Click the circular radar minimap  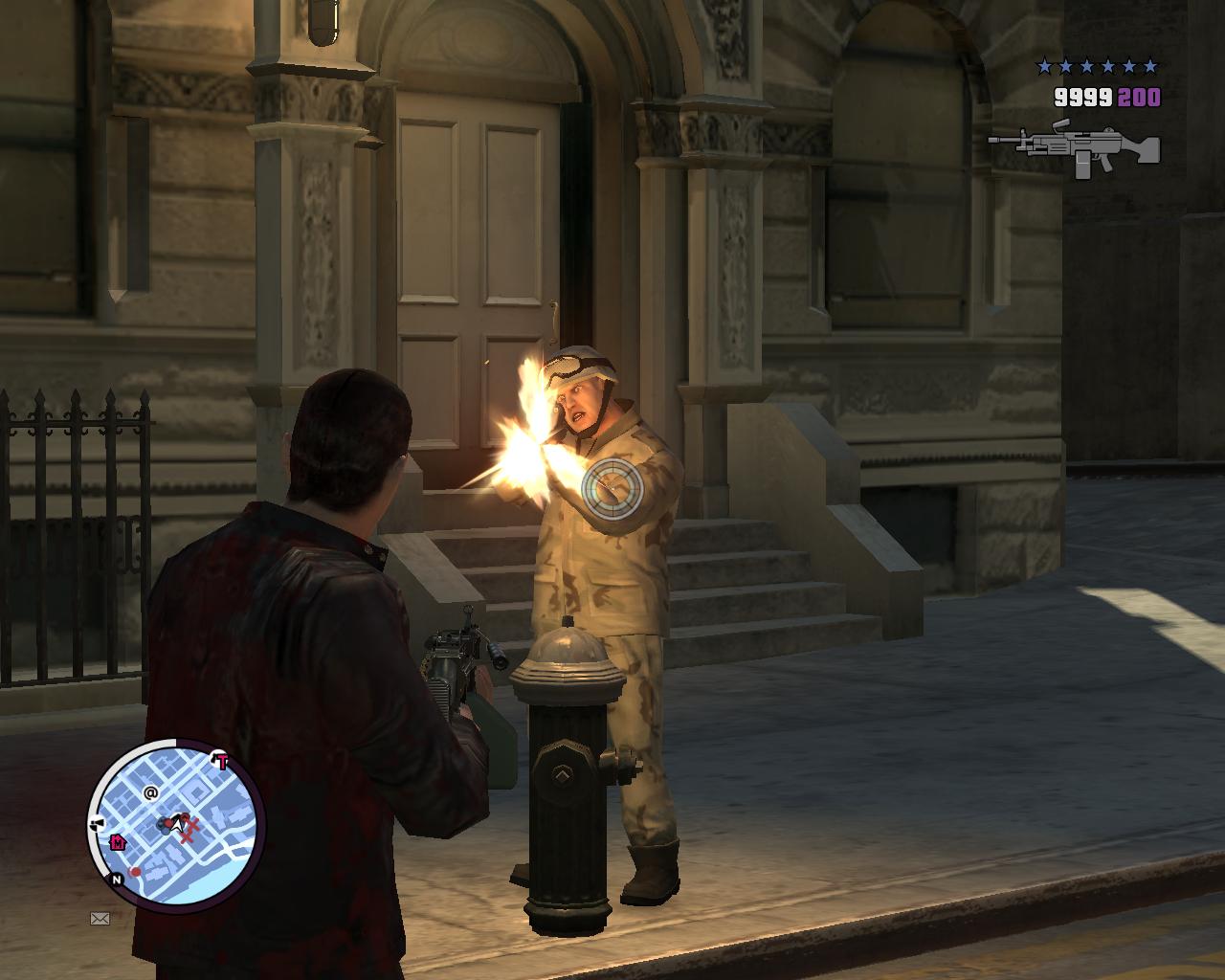click(x=176, y=825)
